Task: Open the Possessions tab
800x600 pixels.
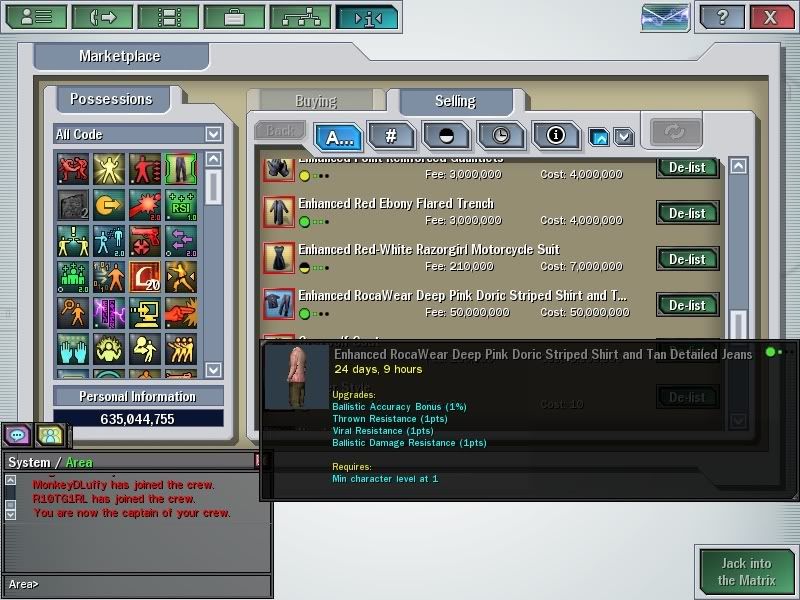Action: (x=111, y=99)
